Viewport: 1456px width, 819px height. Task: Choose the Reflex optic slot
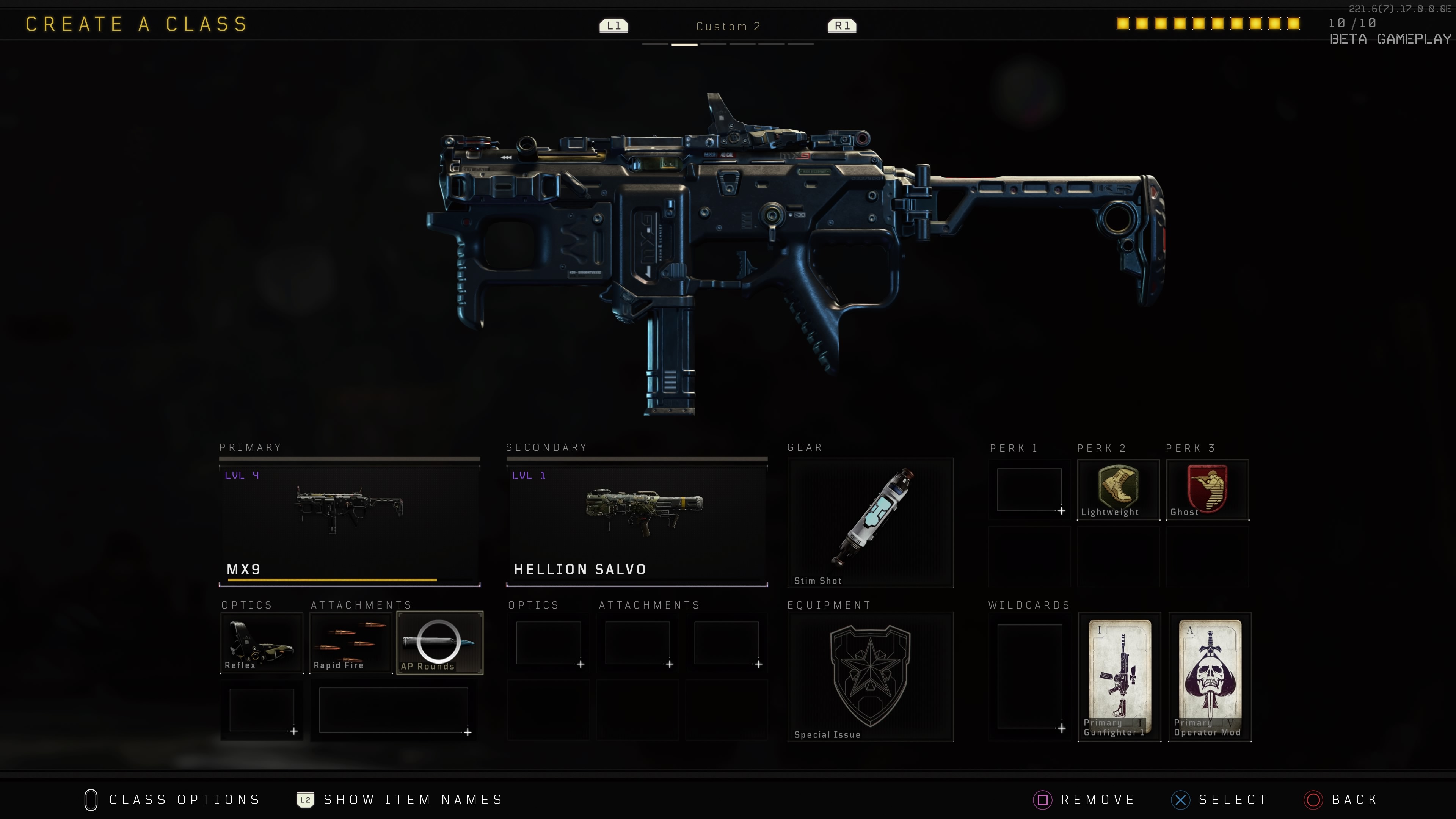tap(261, 643)
